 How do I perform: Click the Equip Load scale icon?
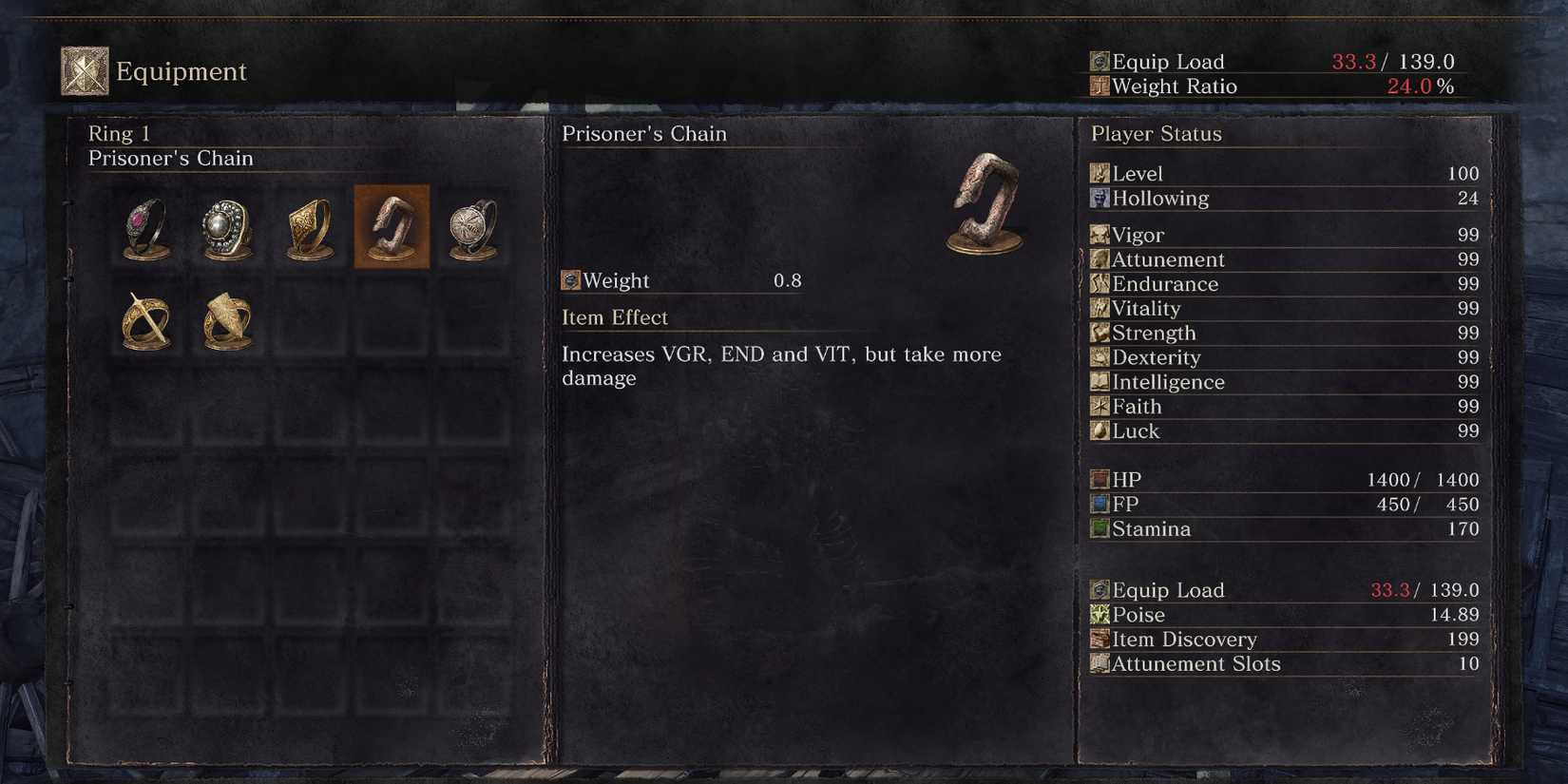(1100, 61)
